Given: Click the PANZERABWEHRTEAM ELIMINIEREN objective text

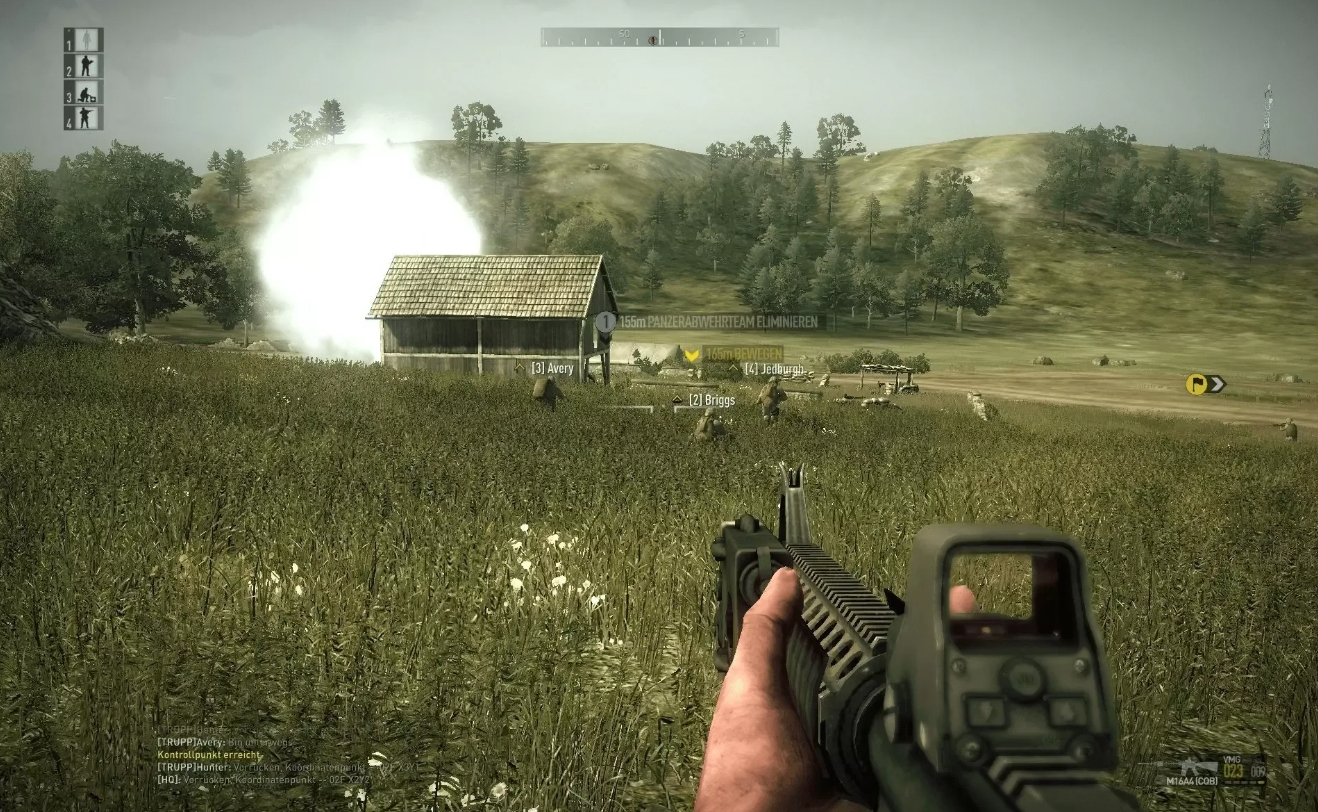Looking at the screenshot, I should (722, 322).
